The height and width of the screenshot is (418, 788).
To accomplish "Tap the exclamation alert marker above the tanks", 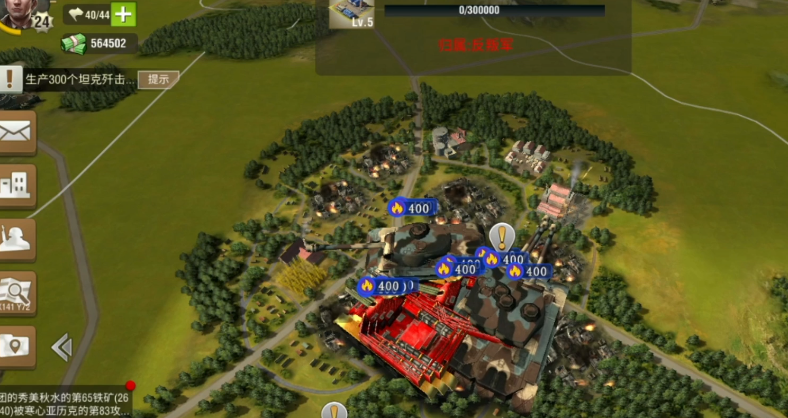I will (x=501, y=236).
